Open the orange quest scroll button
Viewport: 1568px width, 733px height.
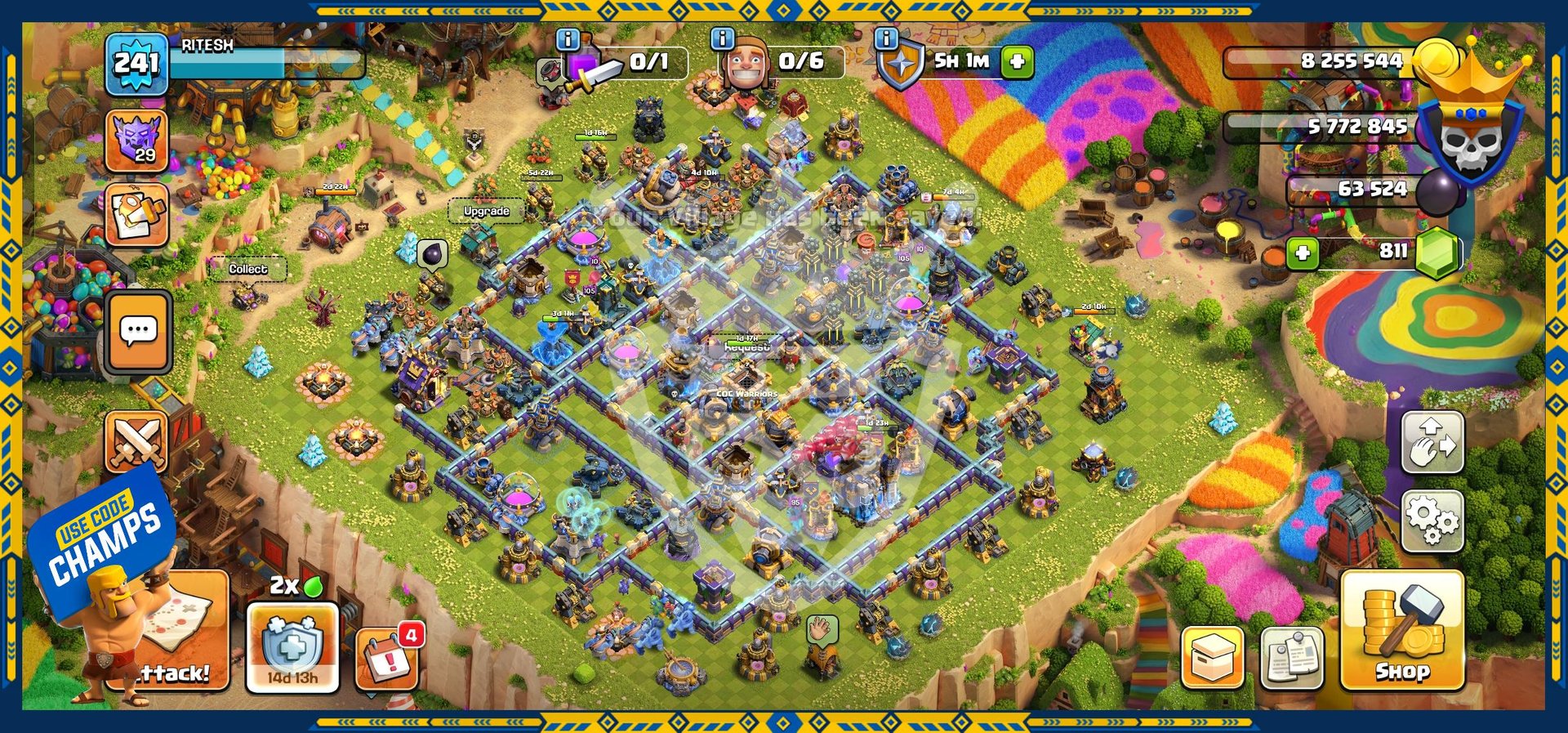coord(136,214)
